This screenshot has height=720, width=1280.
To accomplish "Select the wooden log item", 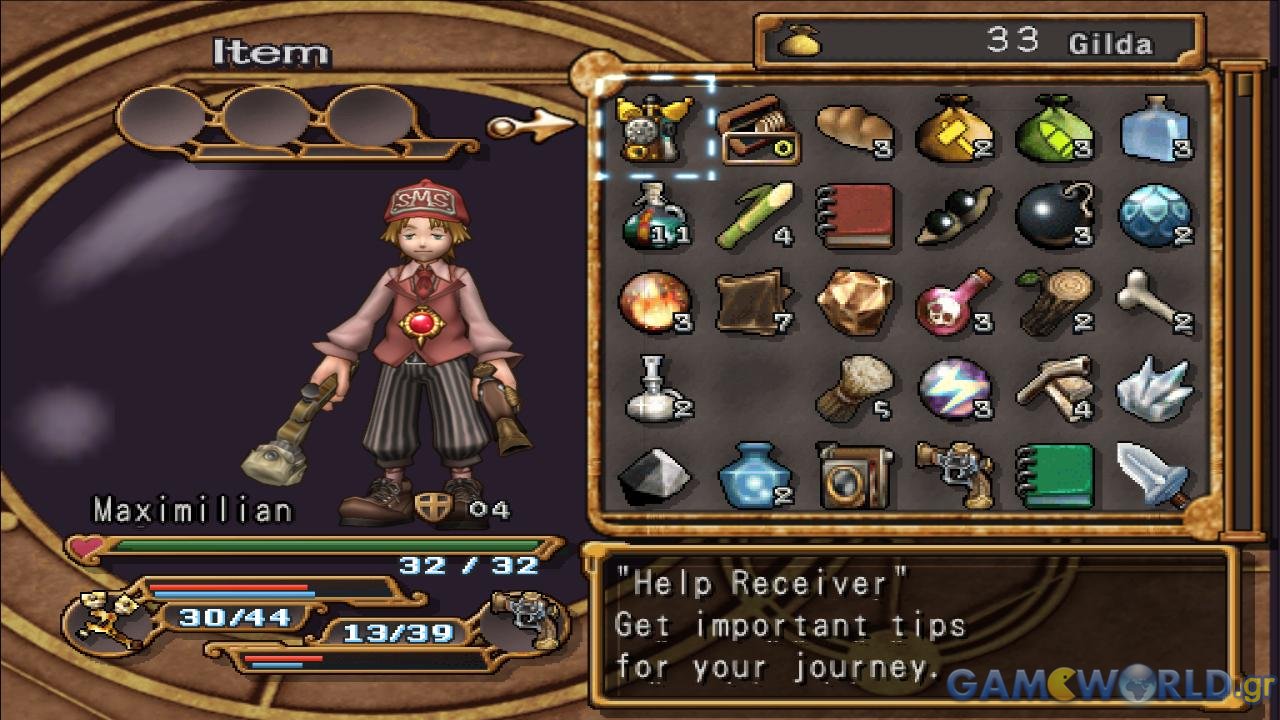I will point(1052,301).
